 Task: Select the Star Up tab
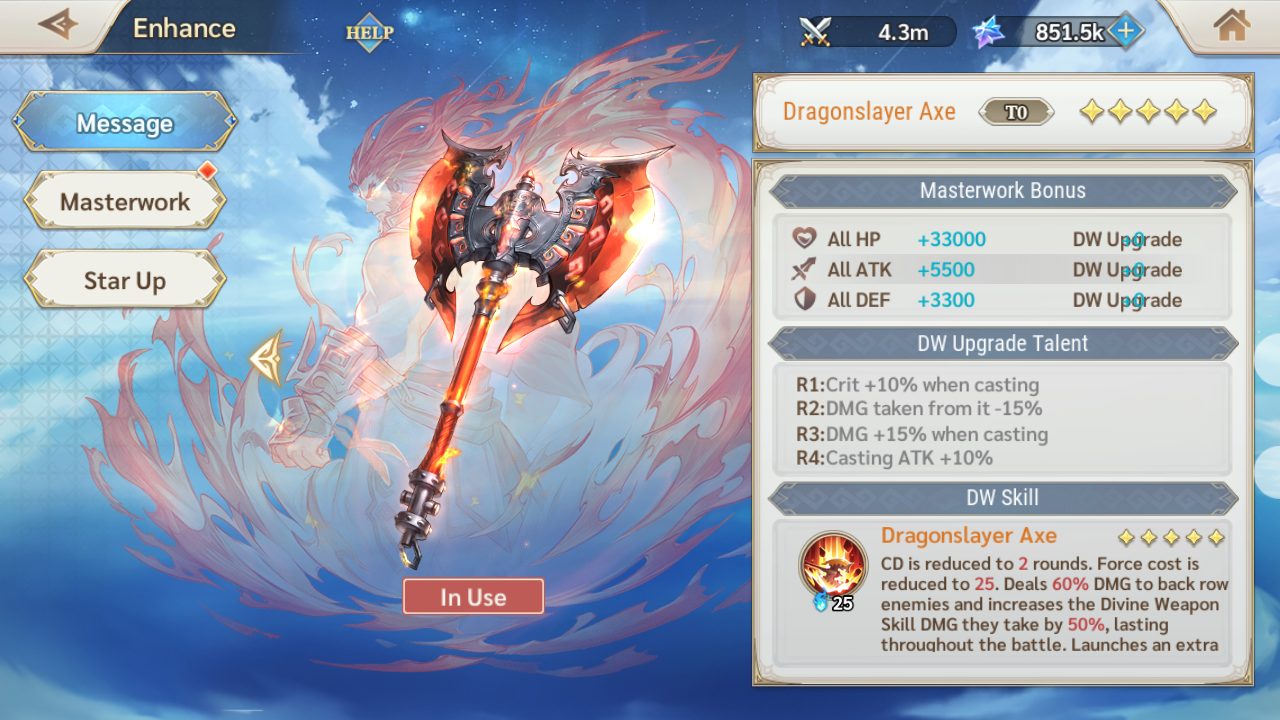[x=125, y=281]
